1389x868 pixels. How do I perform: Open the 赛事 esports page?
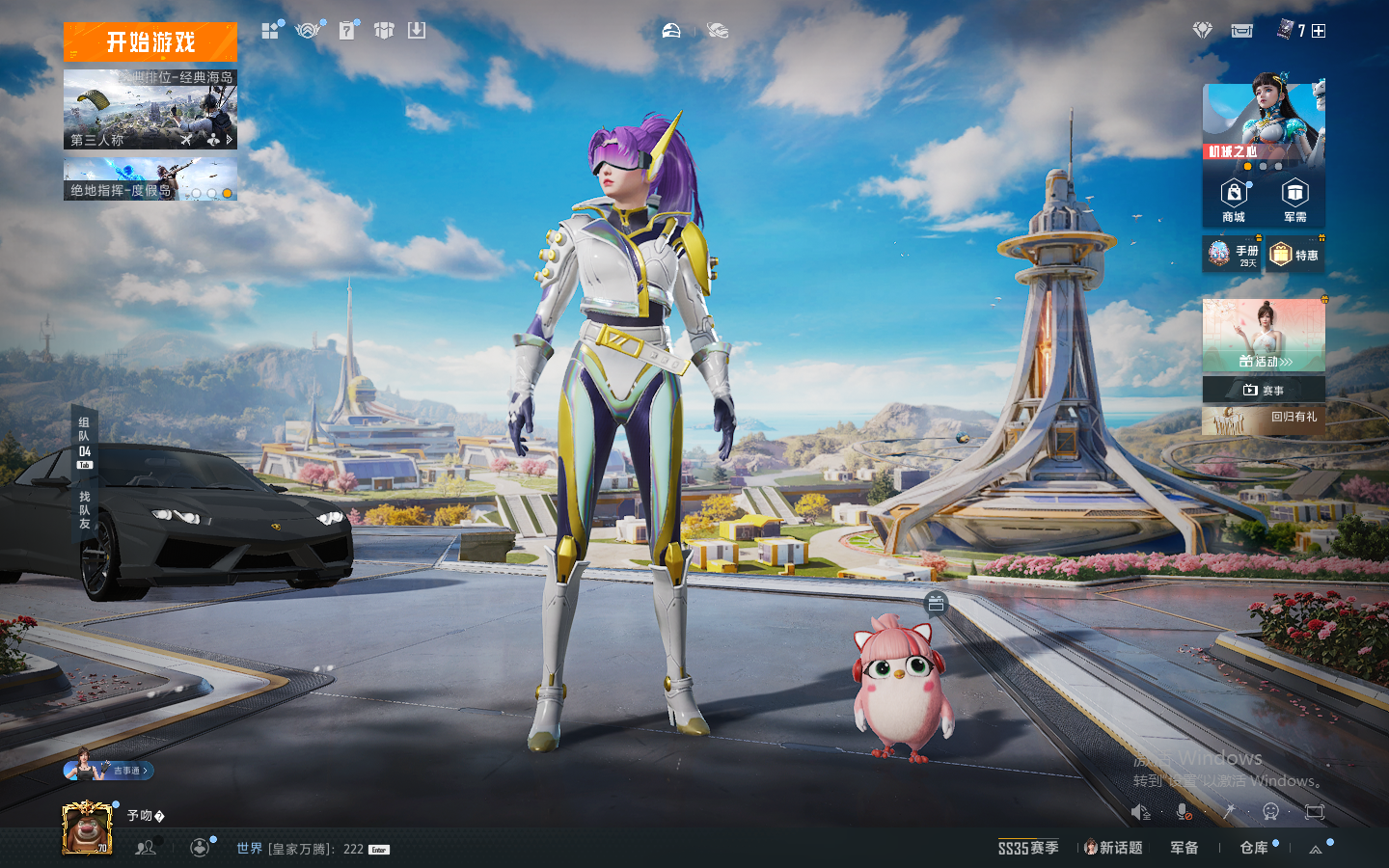pyautogui.click(x=1264, y=390)
